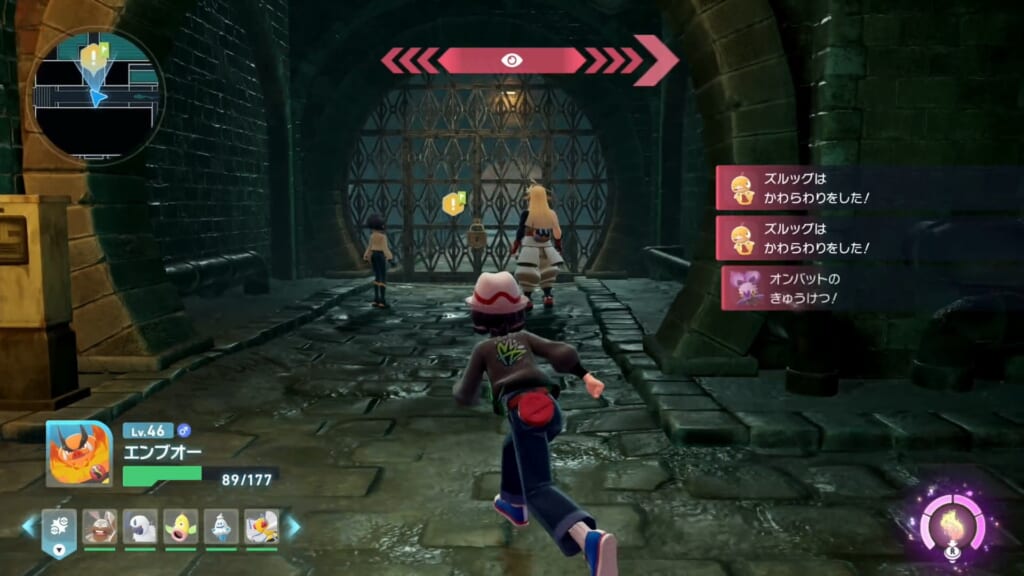Screen dimensions: 1024x576
Task: Switch to the brown rabbit Pokémon slot
Action: tap(99, 527)
